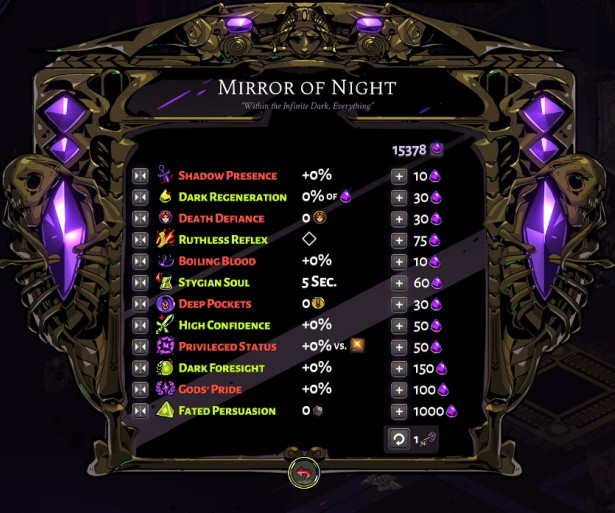Swap the Shadow Presence talent variant
Viewport: 615px width, 513px height.
(x=141, y=176)
